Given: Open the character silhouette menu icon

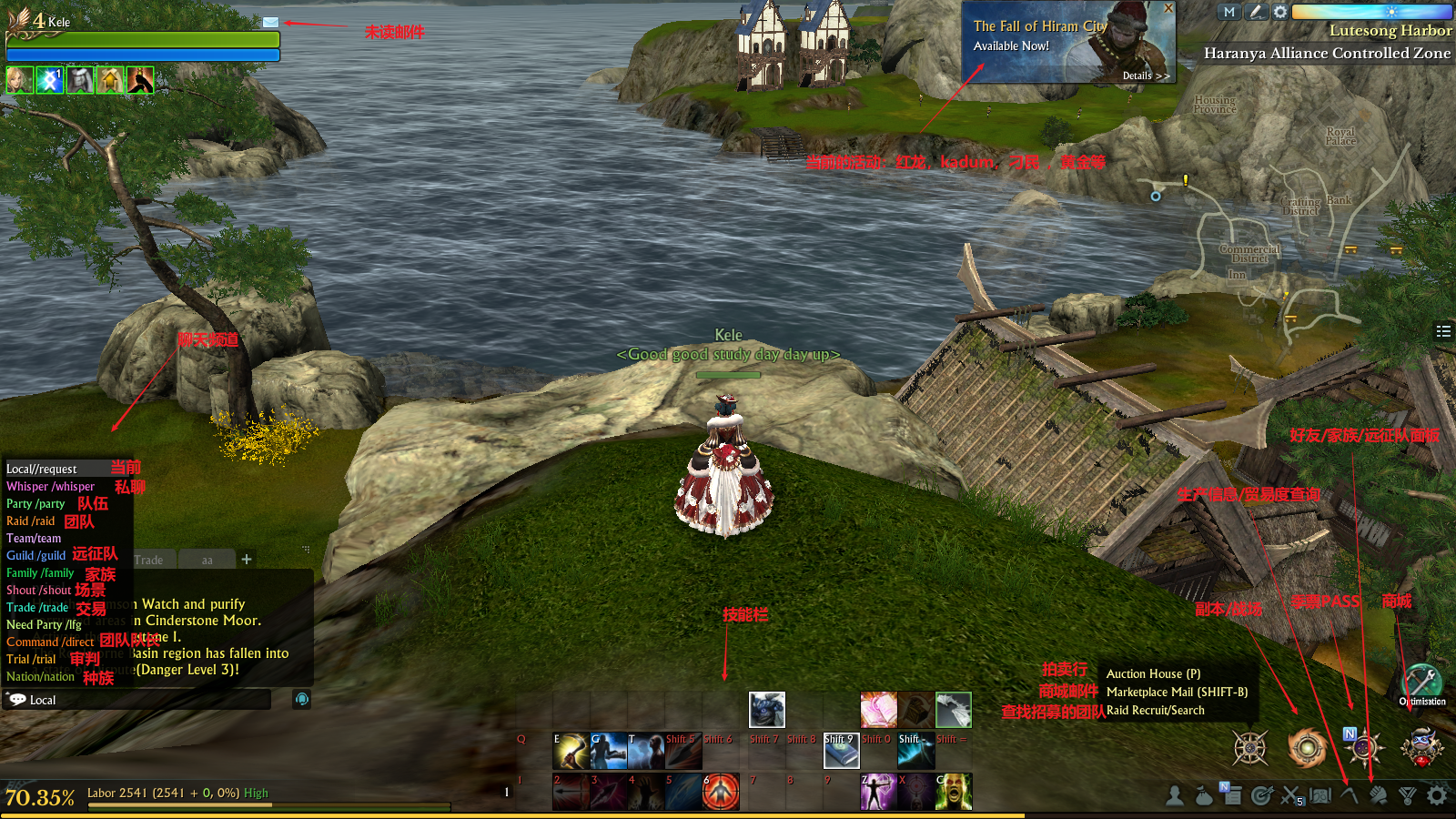Looking at the screenshot, I should [1175, 796].
